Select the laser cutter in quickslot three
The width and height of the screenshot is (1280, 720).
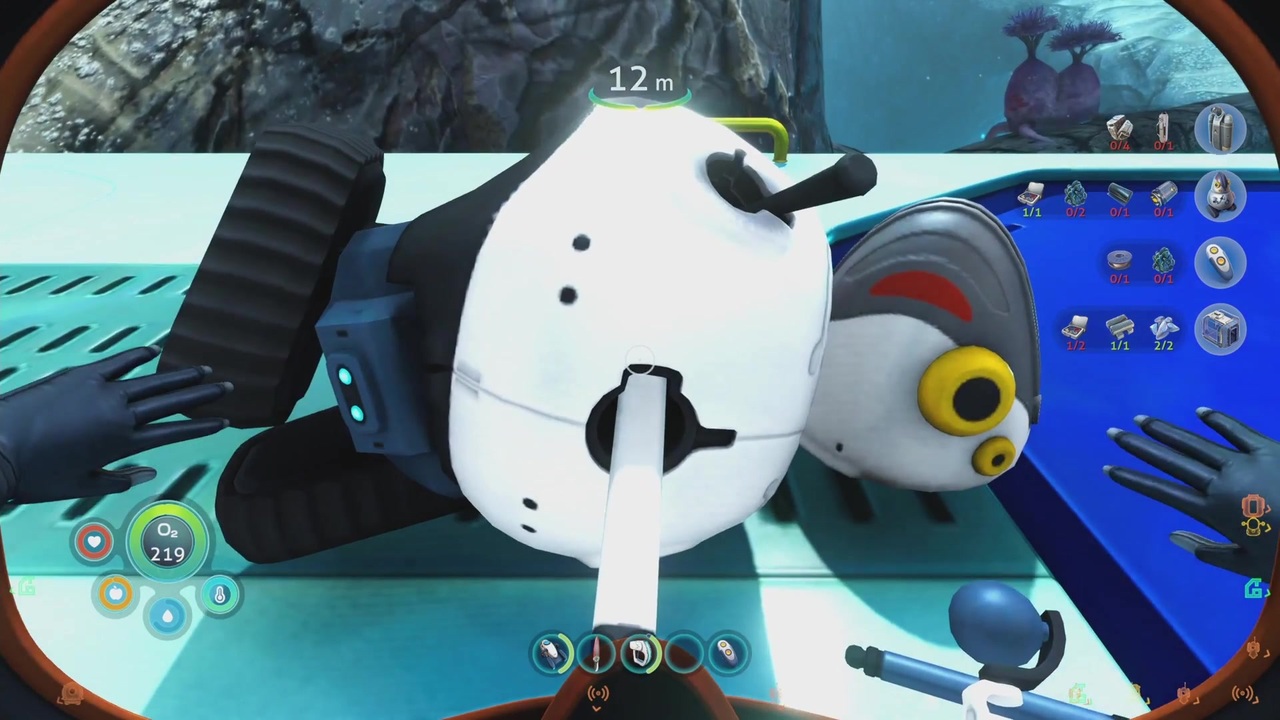tap(640, 653)
